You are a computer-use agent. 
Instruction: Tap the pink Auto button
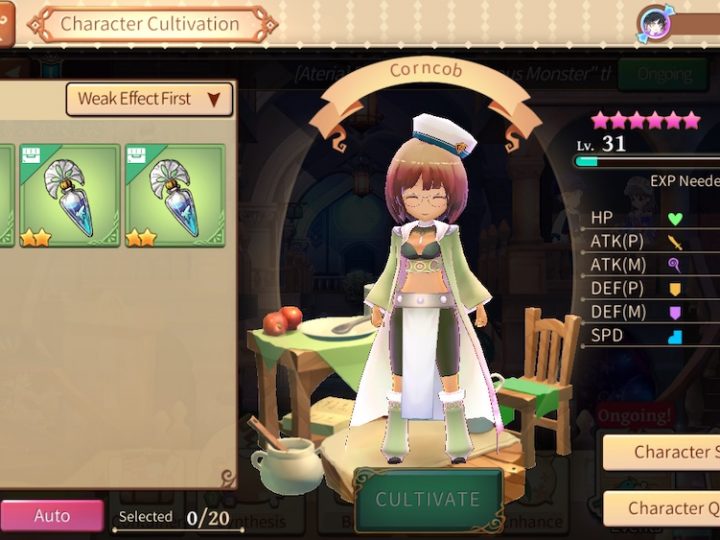52,516
